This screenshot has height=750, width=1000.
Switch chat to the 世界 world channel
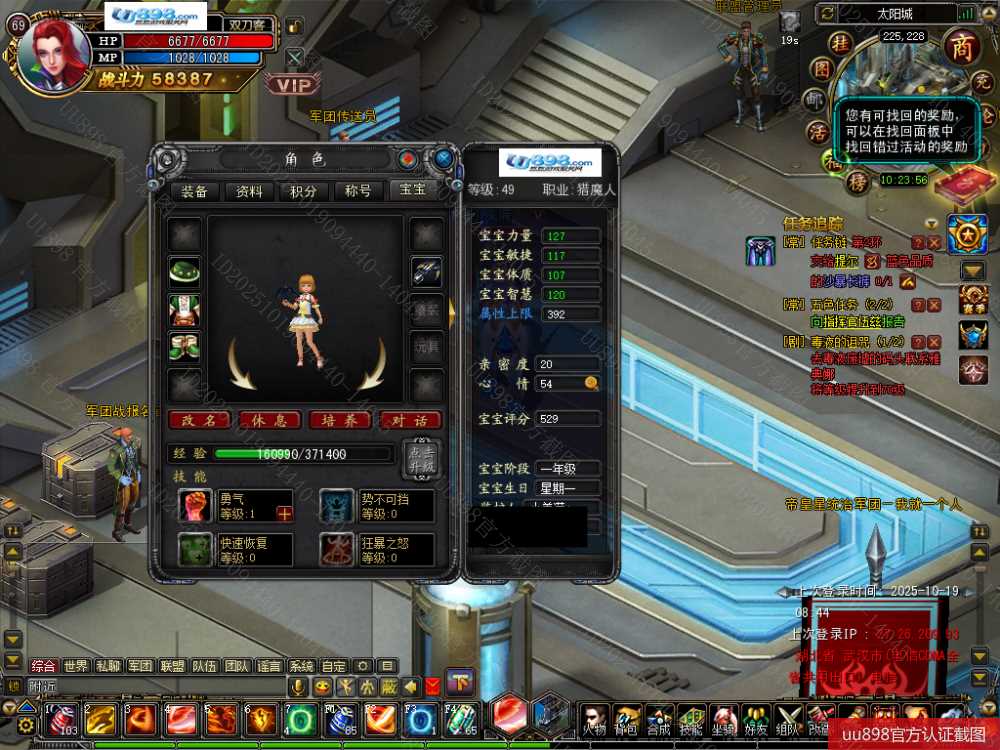[x=76, y=666]
